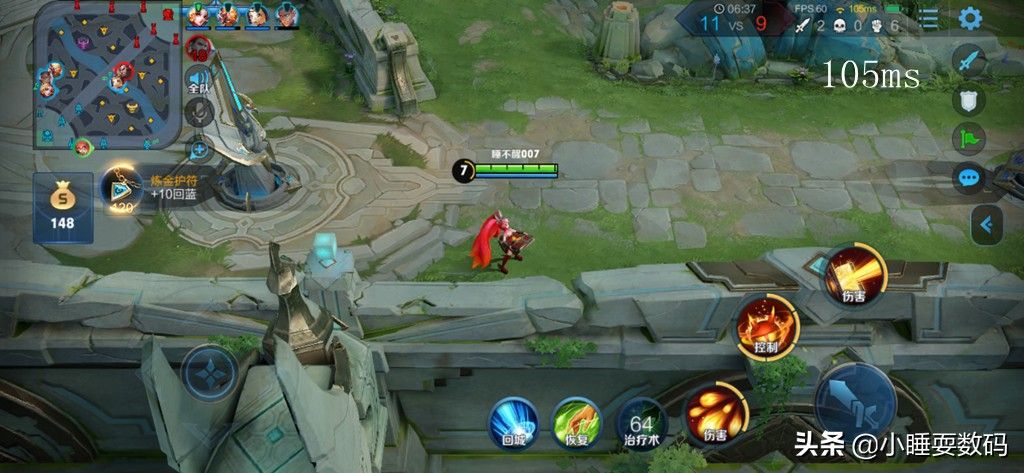Send the gather signal with the green flag icon
1024x473 pixels.
click(969, 139)
